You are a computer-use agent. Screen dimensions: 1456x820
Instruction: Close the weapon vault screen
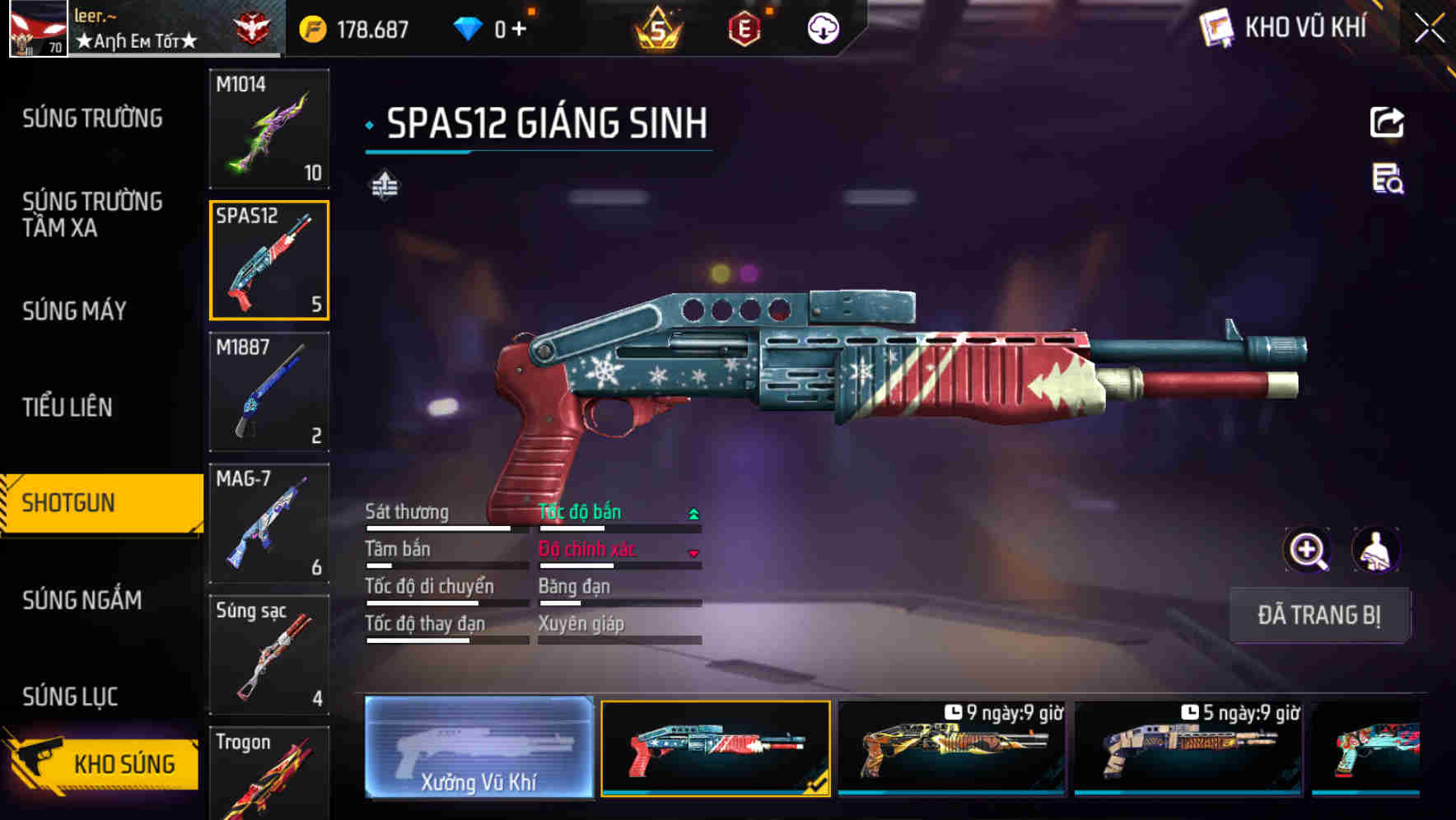click(1430, 29)
